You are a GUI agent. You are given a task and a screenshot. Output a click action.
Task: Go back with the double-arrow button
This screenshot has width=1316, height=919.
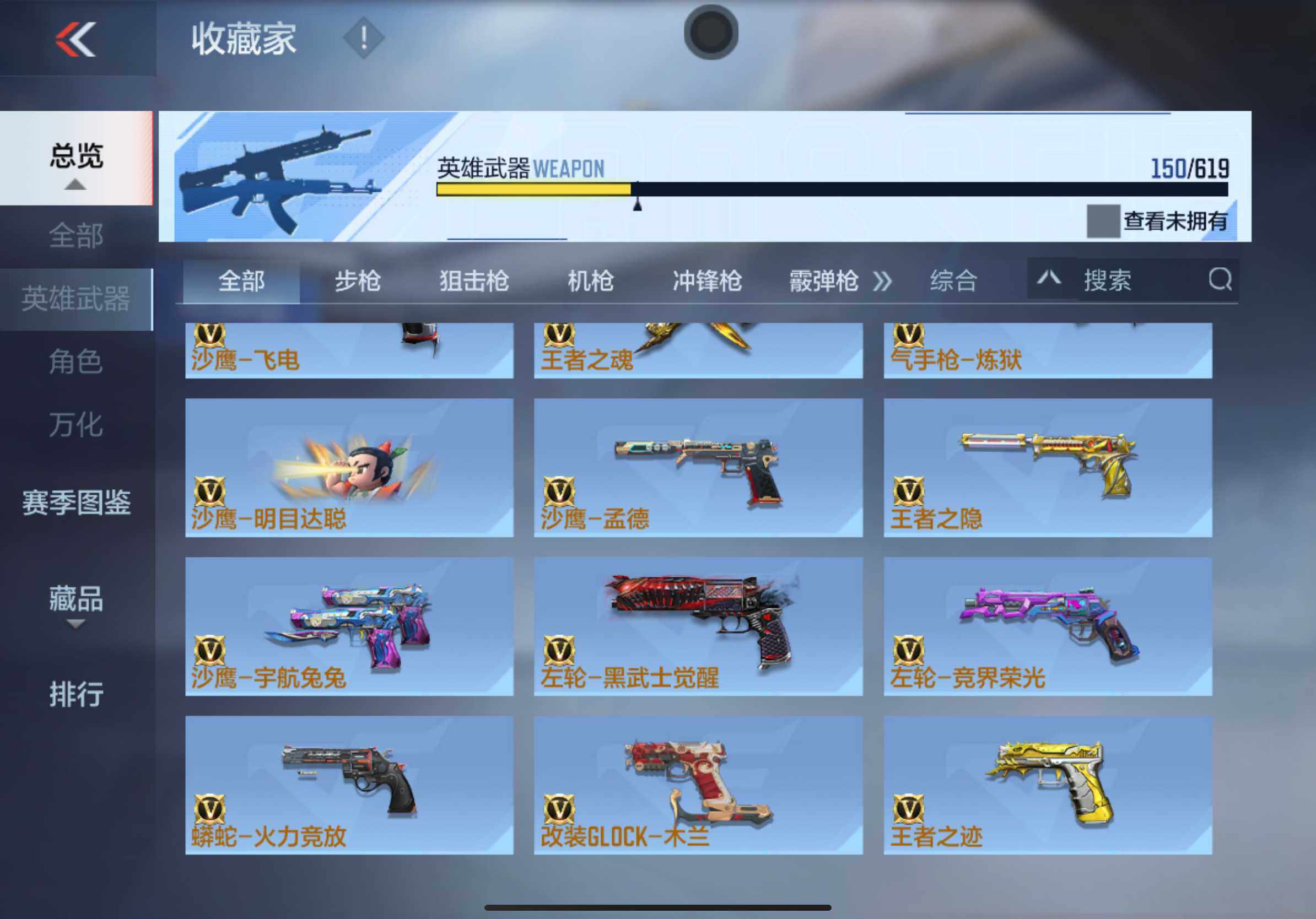tap(75, 39)
